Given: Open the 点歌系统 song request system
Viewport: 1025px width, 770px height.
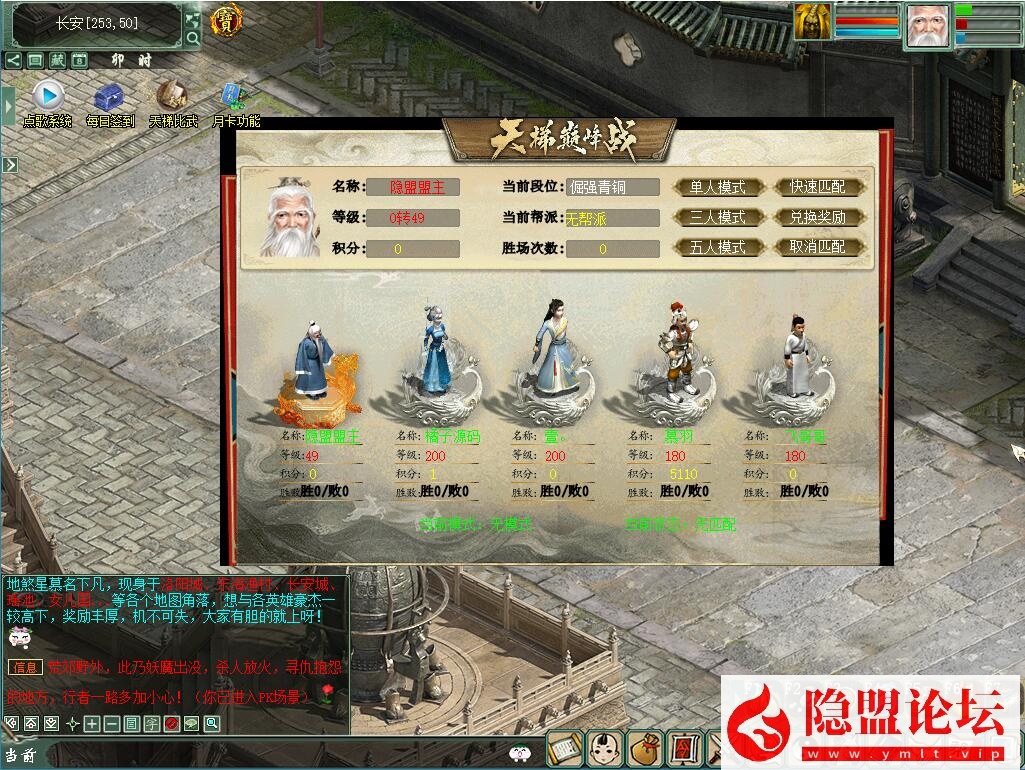Looking at the screenshot, I should [x=48, y=98].
